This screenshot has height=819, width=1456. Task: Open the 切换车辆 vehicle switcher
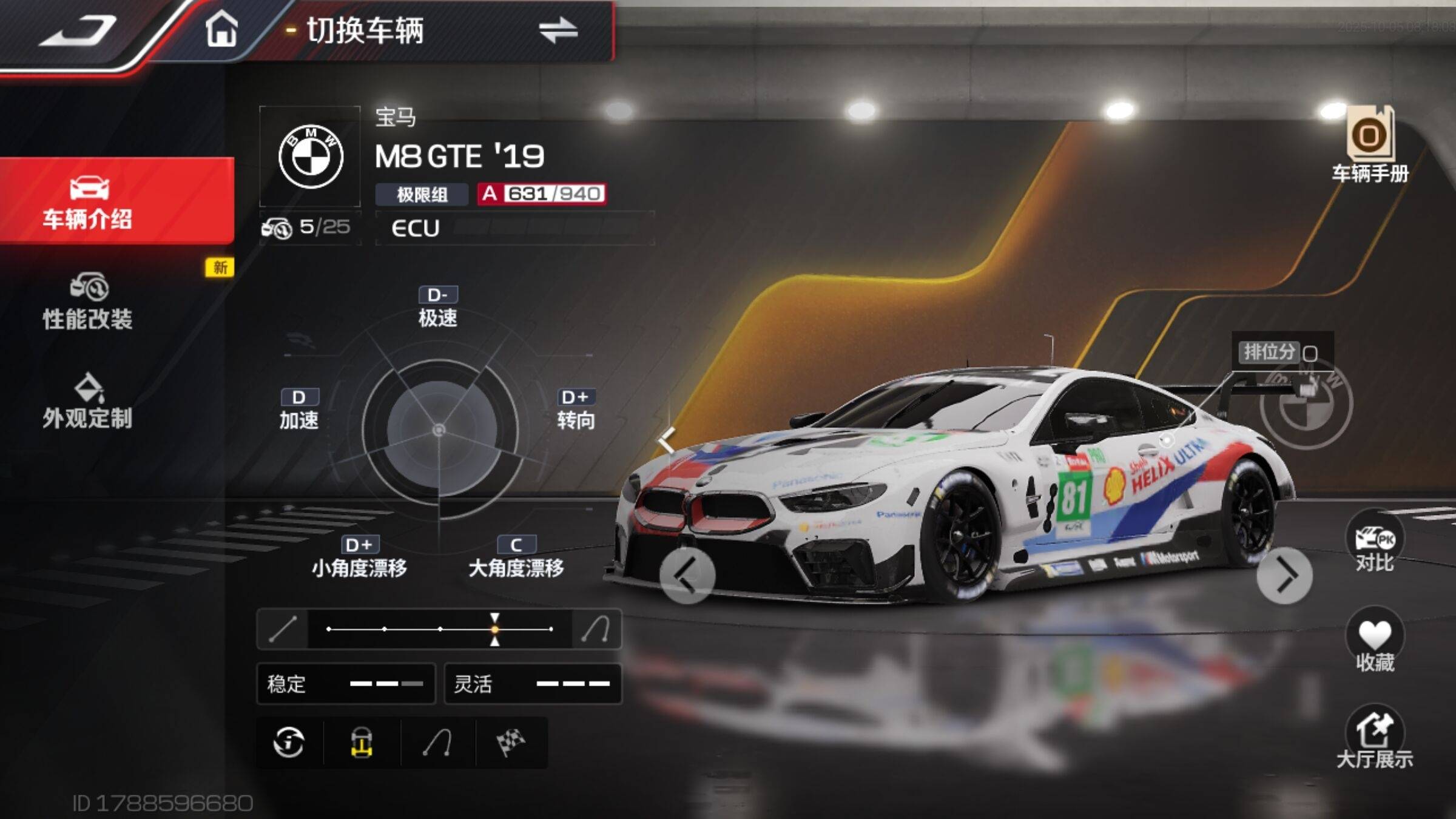coord(557,30)
